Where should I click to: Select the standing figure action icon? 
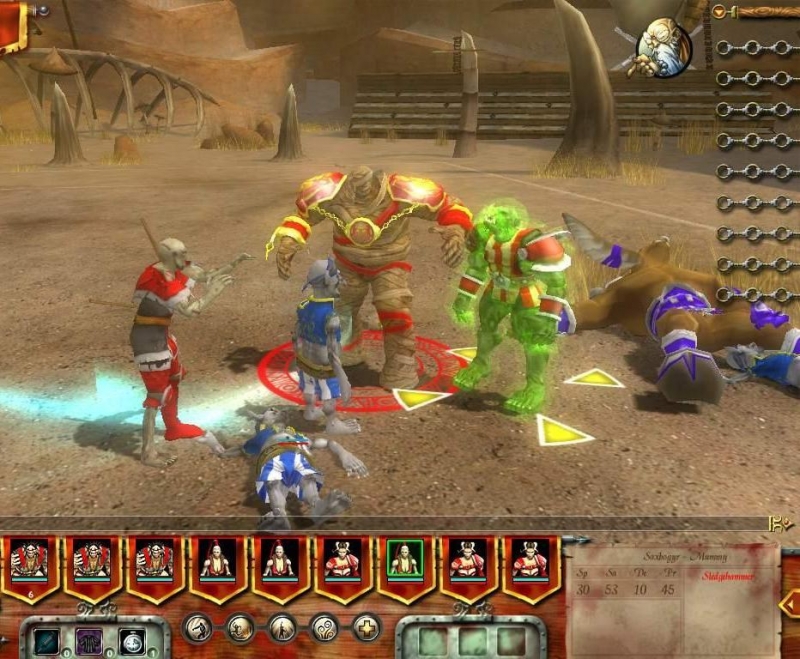(283, 627)
